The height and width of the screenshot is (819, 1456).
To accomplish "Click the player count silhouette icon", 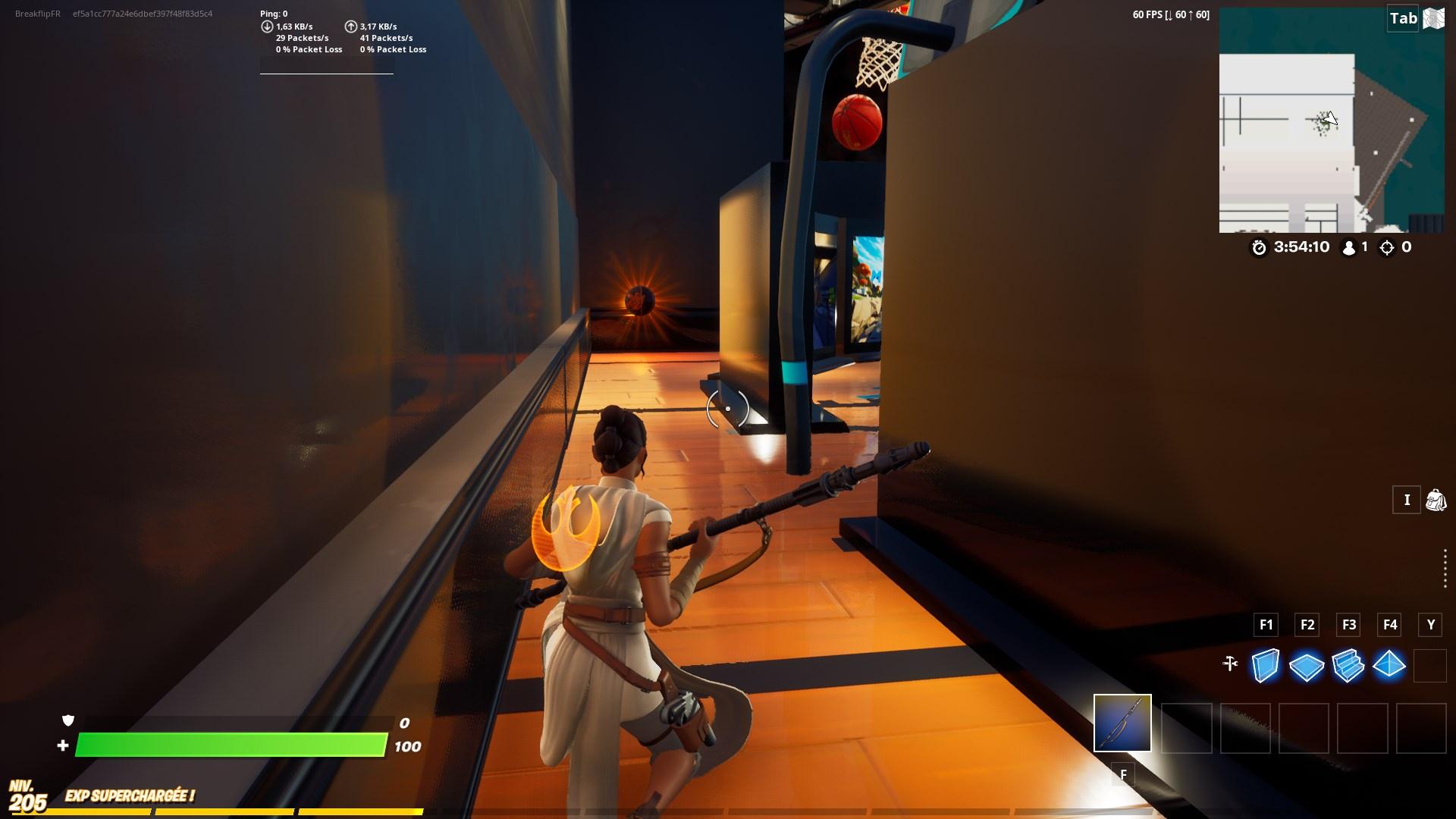I will pos(1348,246).
